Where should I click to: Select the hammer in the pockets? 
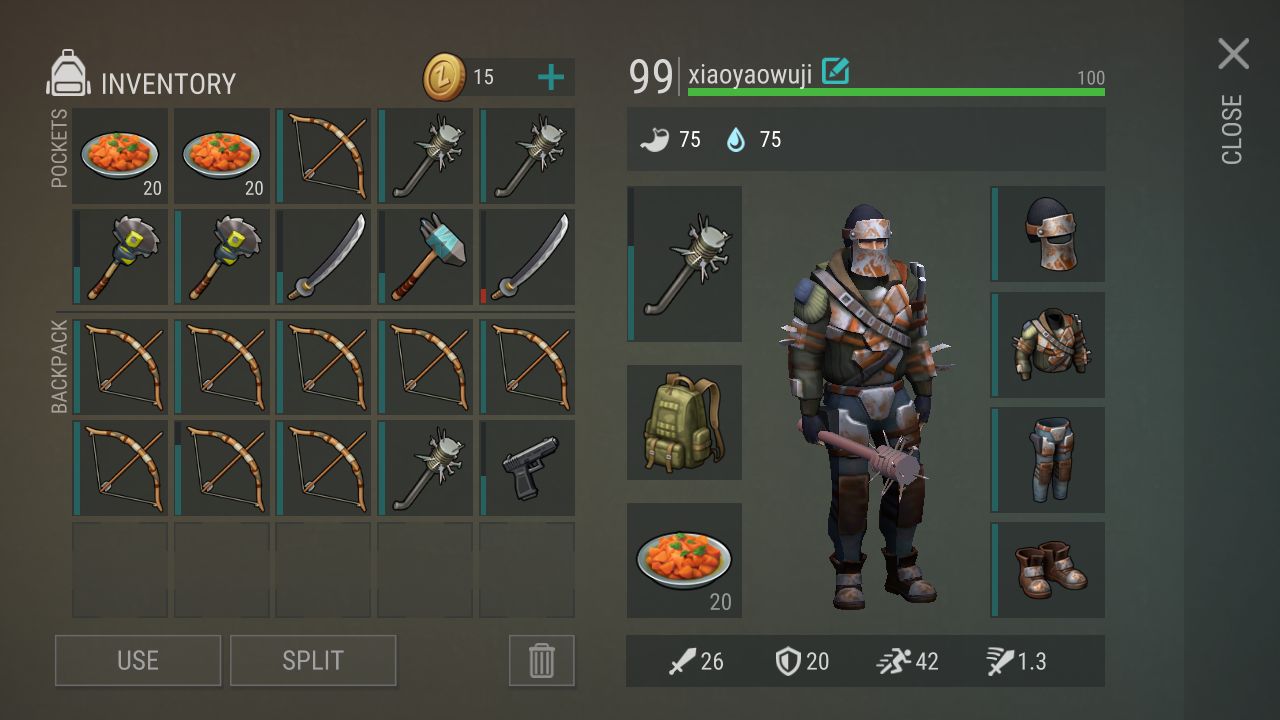[426, 257]
